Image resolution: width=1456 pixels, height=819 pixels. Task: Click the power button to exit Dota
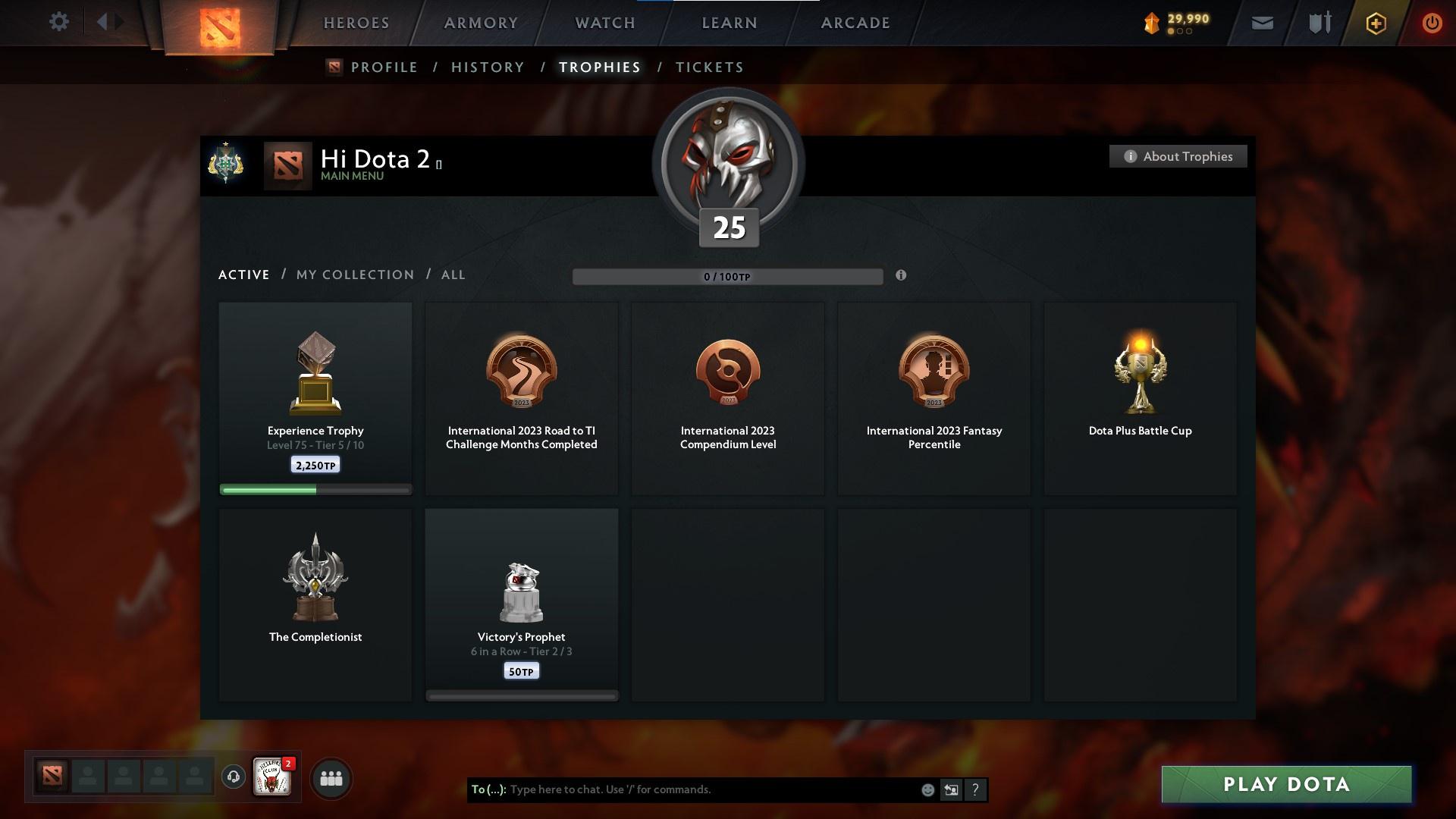[1432, 23]
